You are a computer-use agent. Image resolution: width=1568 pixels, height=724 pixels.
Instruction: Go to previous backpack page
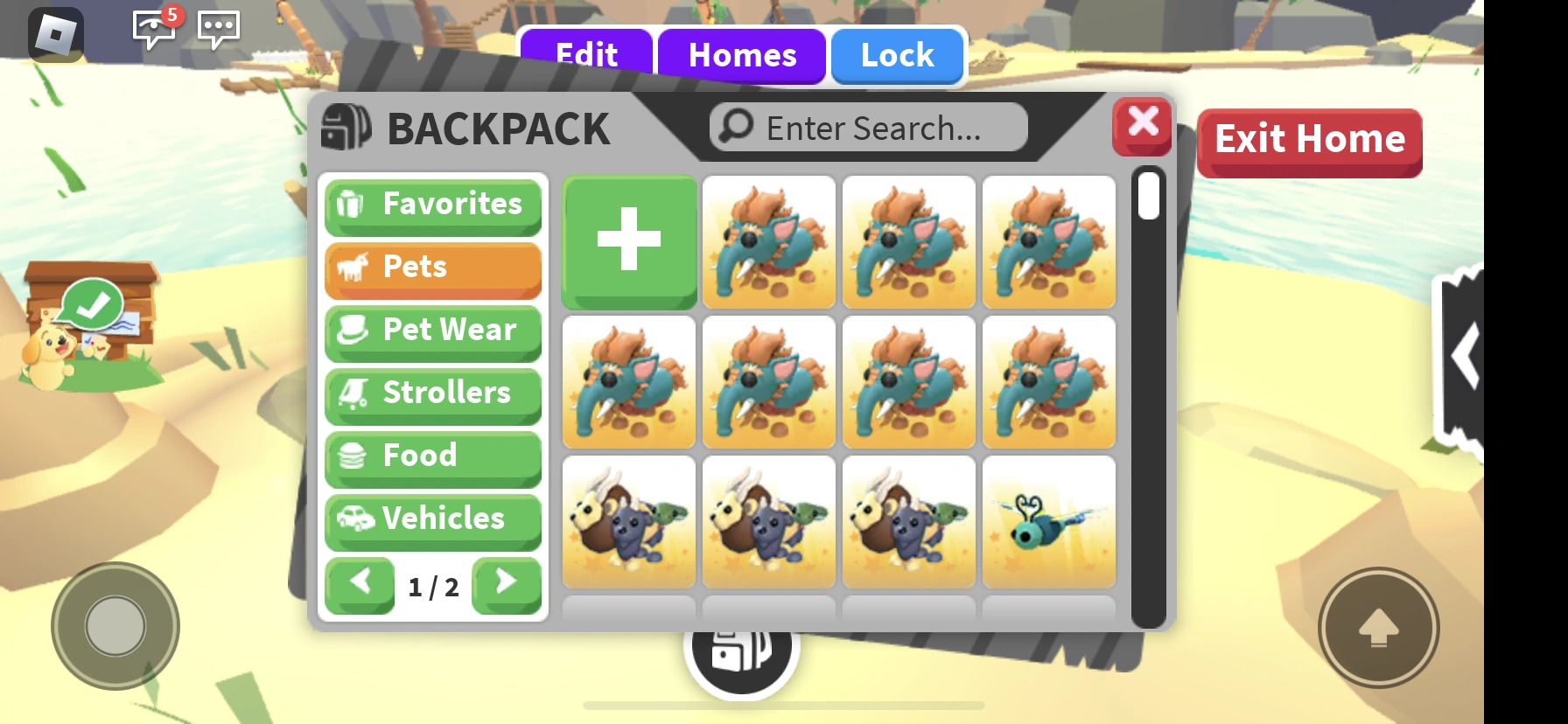(360, 584)
